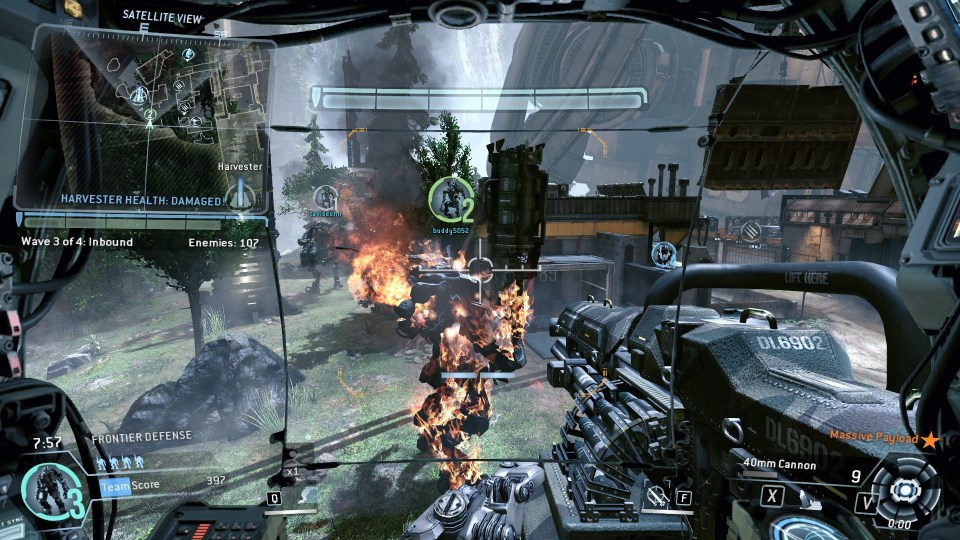
Task: Click the teammate shield marker near LIFT HERE
Action: (x=663, y=254)
